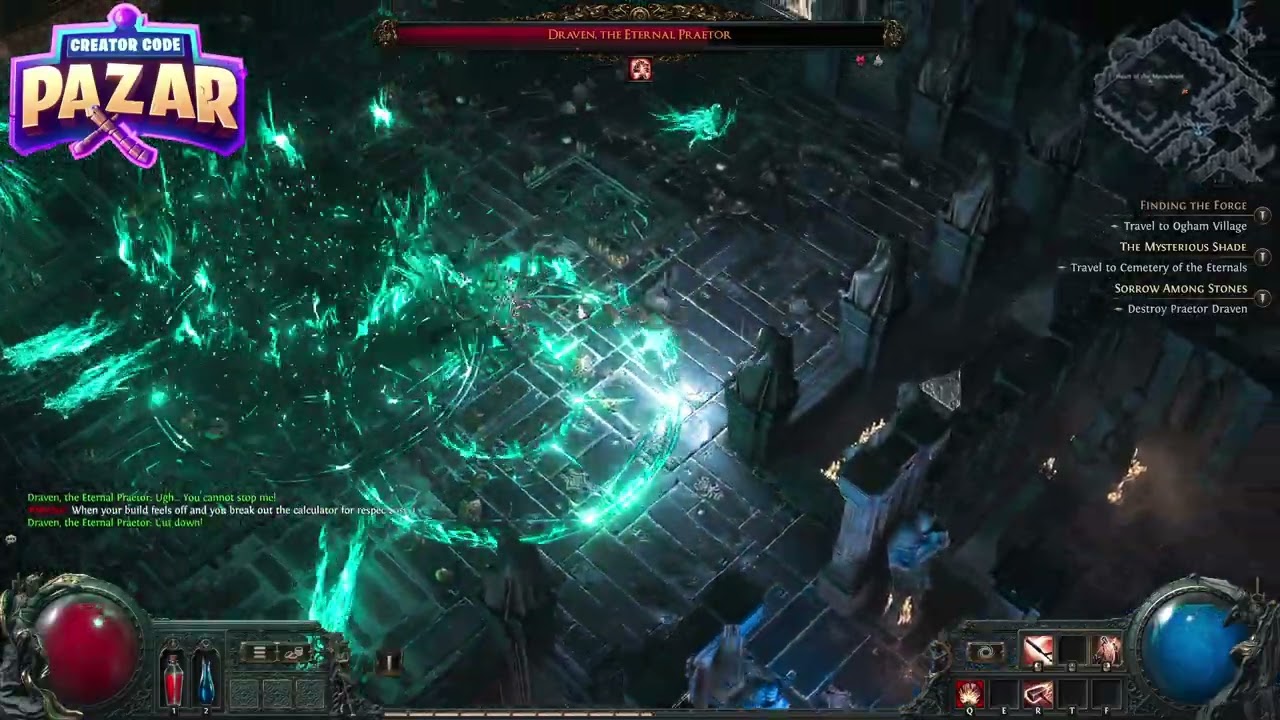
Task: Select the Sorrow Among Stones quest
Action: coord(1181,289)
